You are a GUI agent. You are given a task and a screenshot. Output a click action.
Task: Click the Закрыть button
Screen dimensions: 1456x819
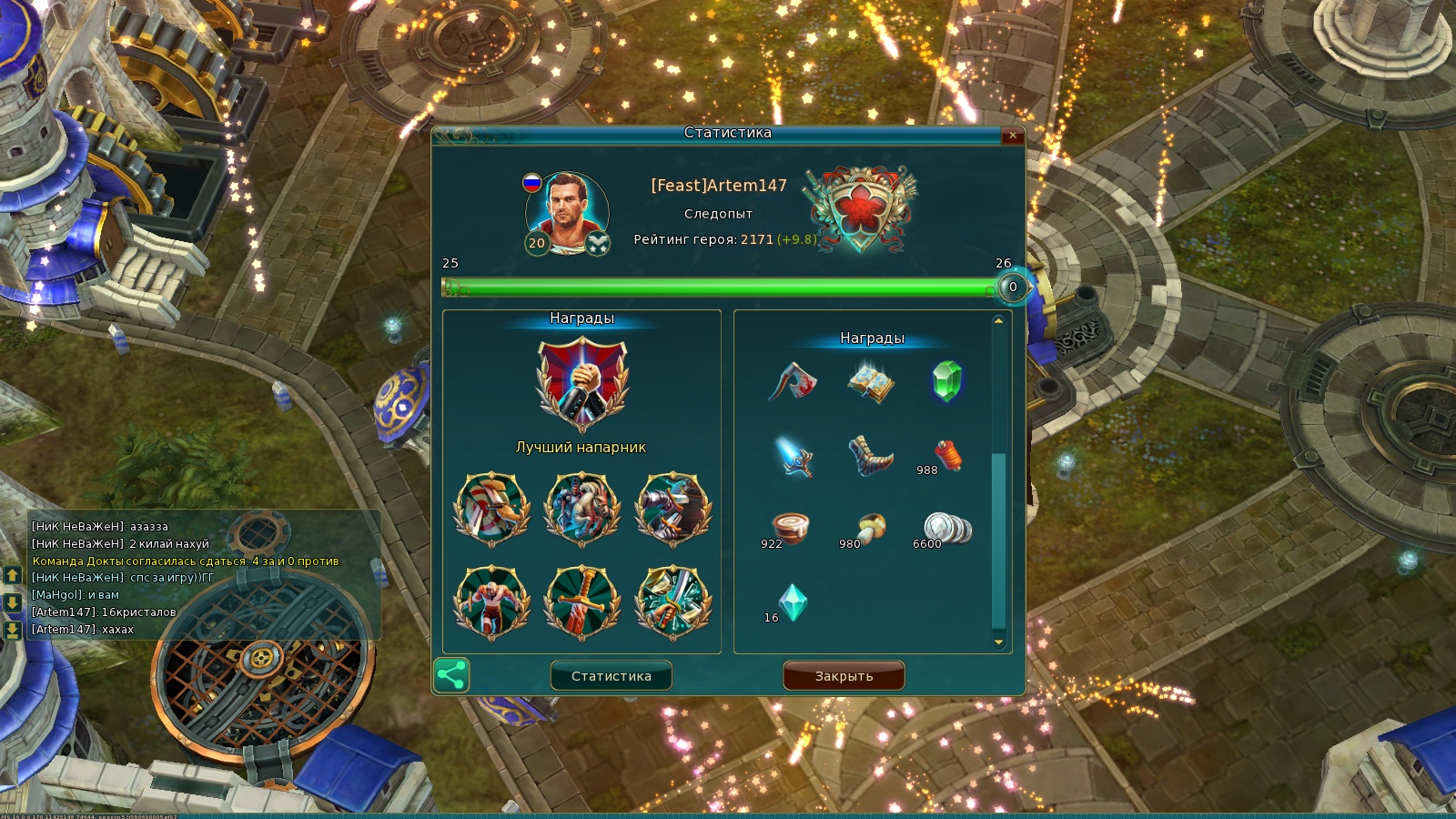click(x=844, y=676)
